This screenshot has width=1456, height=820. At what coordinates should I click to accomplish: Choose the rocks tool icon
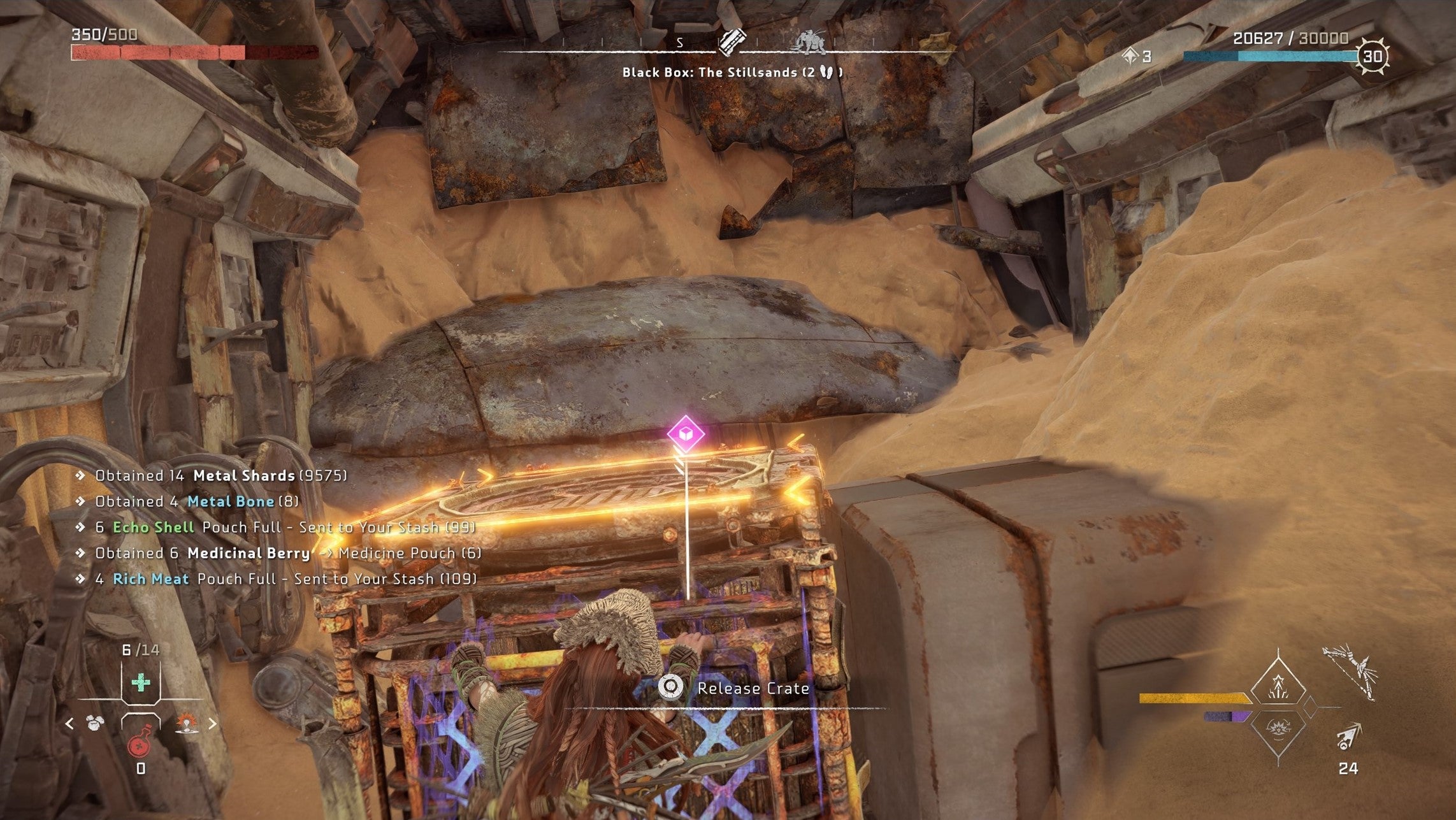pyautogui.click(x=96, y=724)
